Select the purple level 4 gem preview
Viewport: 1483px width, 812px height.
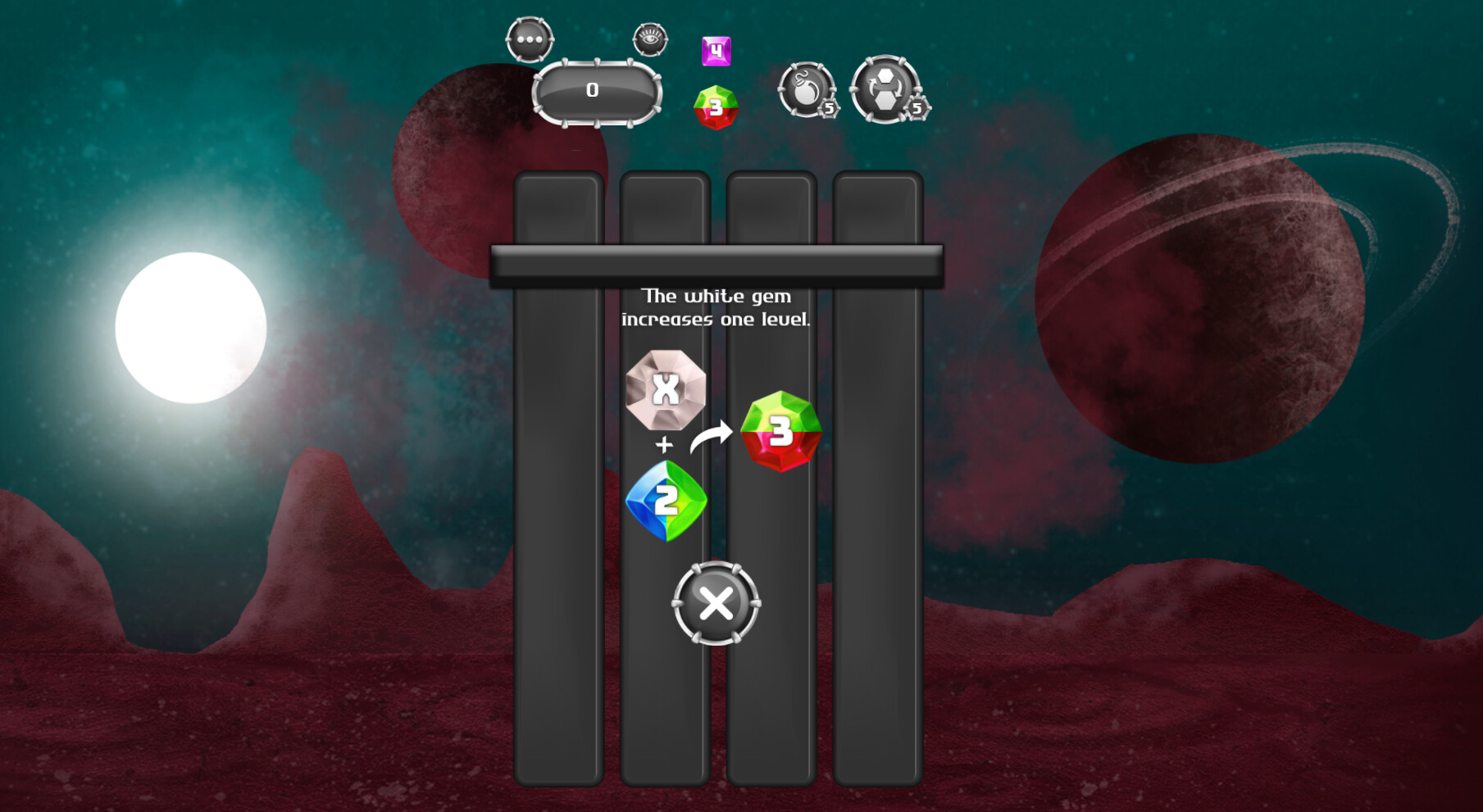pos(716,51)
